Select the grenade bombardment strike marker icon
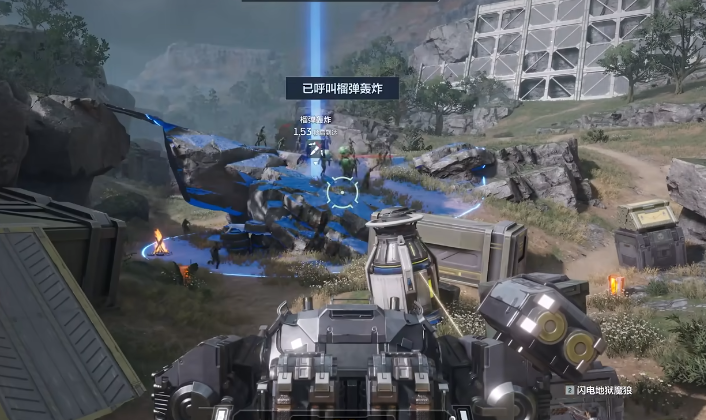This screenshot has height=420, width=706. coord(316,149)
